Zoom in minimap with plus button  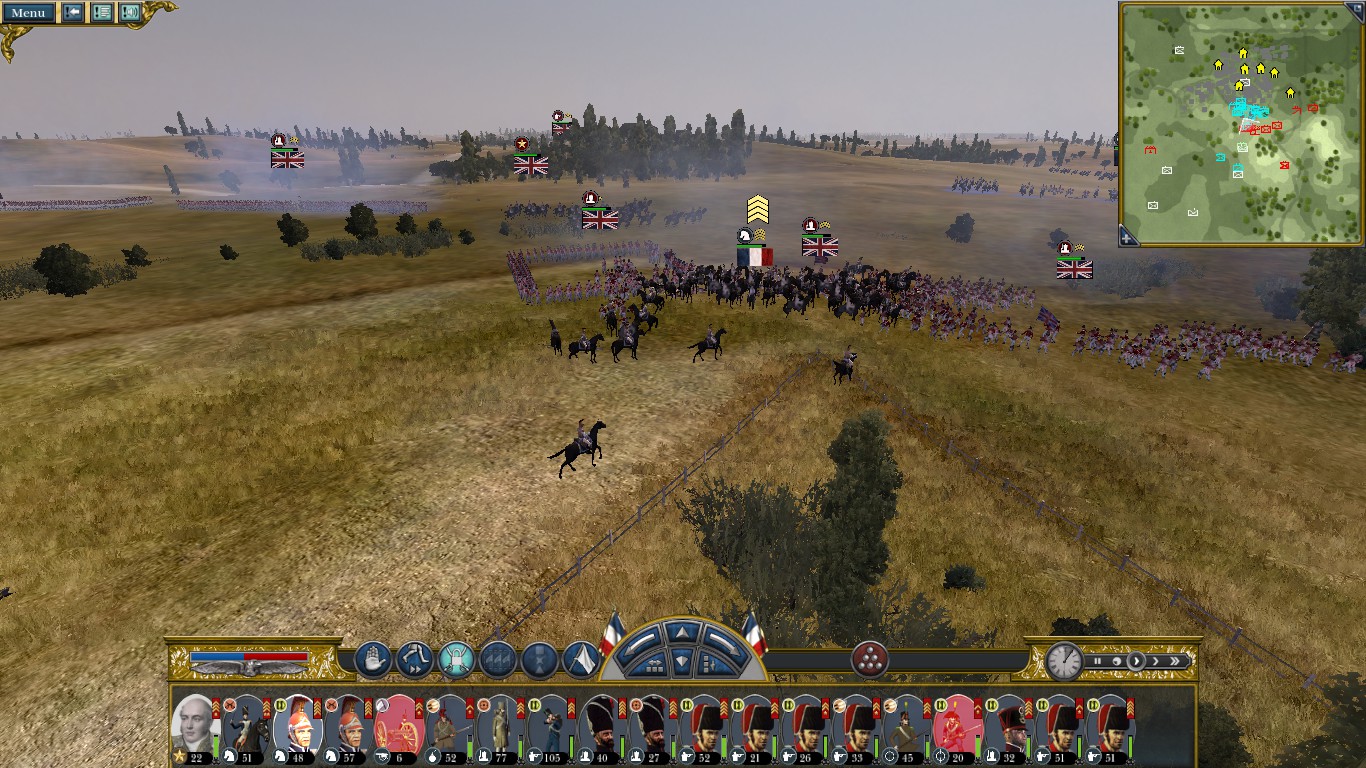tap(1128, 237)
